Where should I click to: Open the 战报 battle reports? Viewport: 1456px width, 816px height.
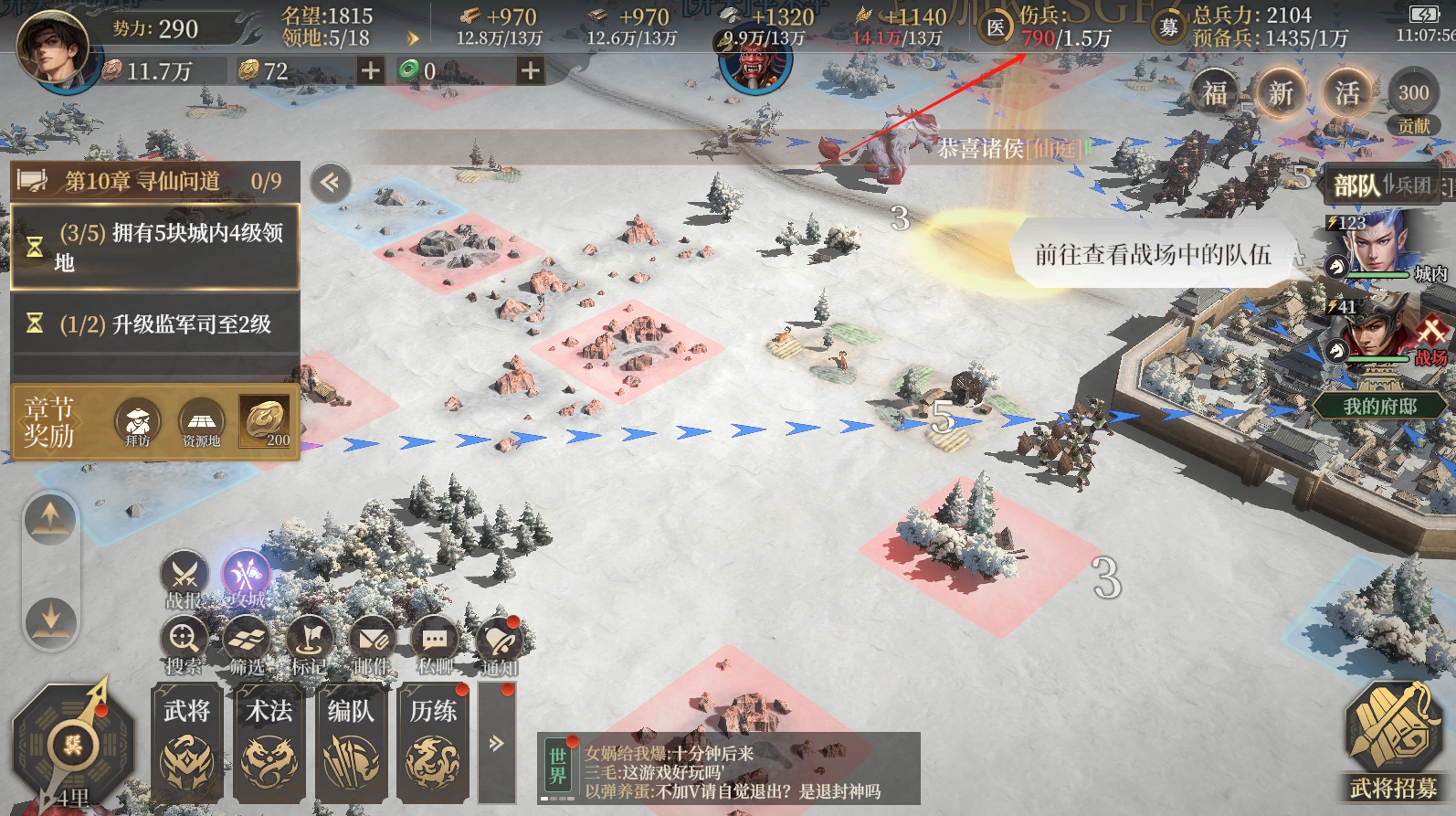[185, 579]
